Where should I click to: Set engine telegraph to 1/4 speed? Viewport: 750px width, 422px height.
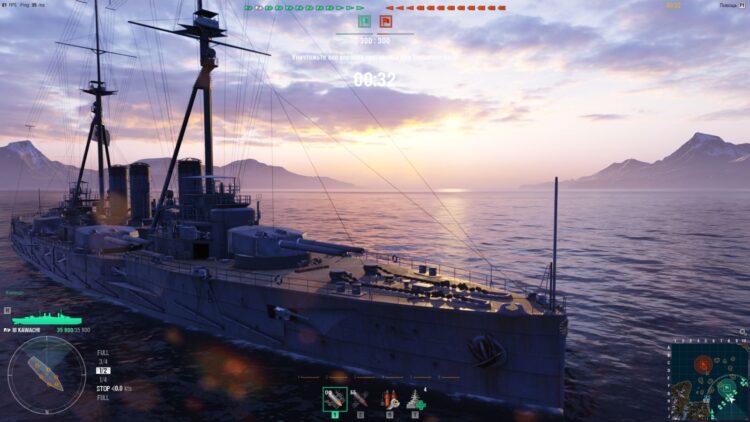tap(102, 379)
